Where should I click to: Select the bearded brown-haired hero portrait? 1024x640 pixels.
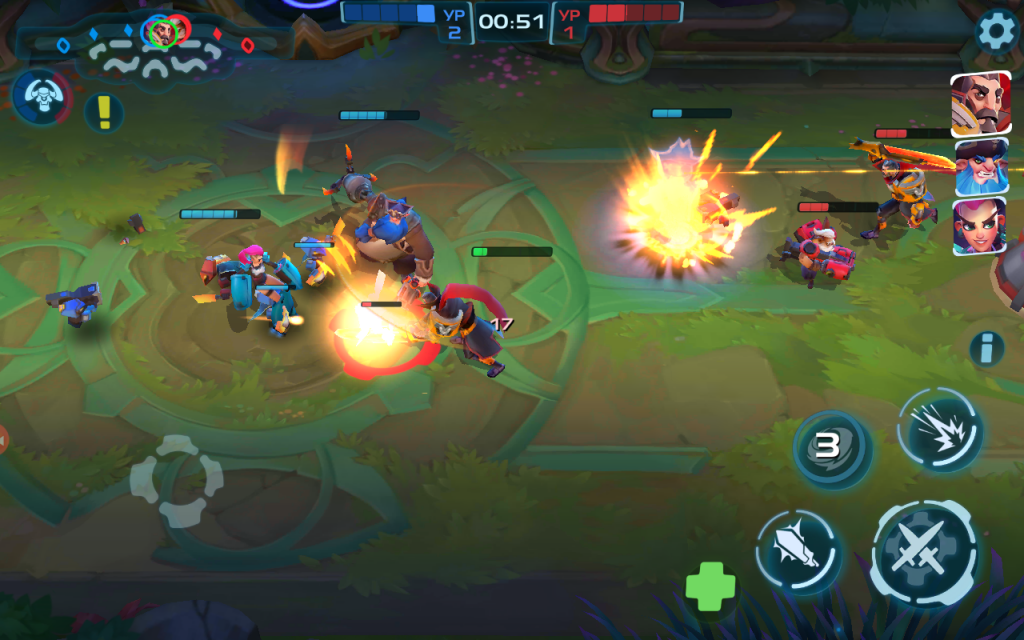tap(980, 104)
